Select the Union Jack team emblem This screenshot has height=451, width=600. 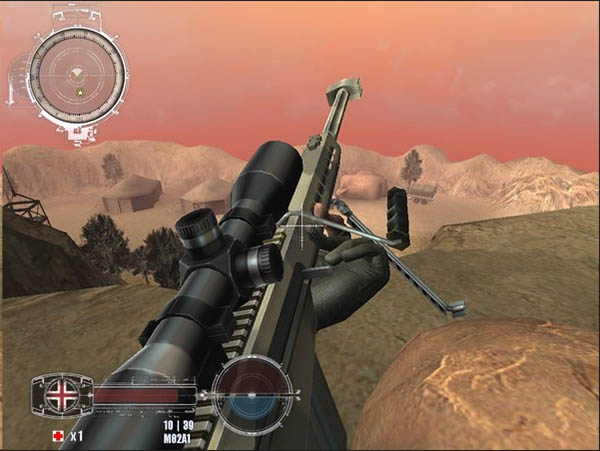(62, 393)
